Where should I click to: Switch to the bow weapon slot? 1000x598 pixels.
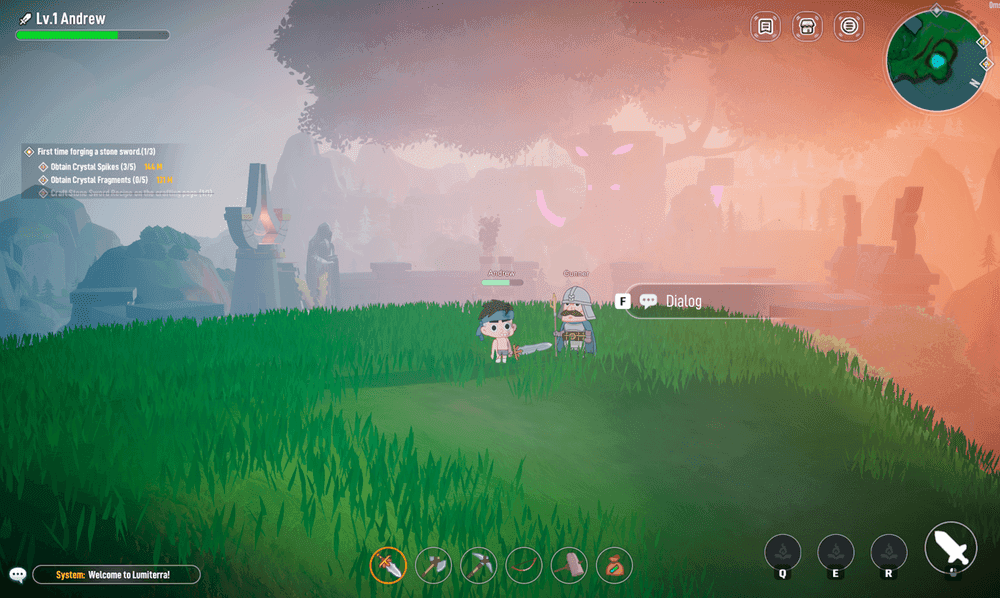(524, 566)
